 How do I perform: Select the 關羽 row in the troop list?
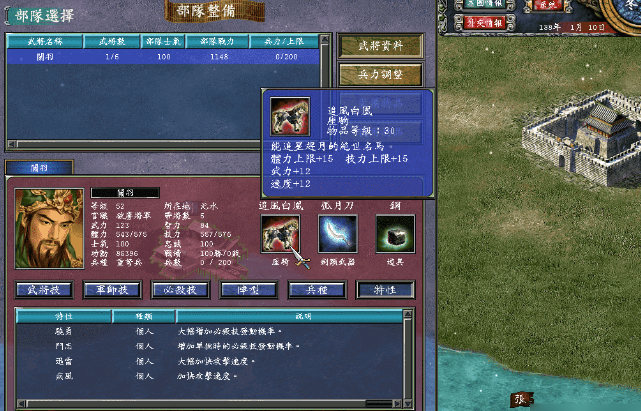(x=163, y=57)
